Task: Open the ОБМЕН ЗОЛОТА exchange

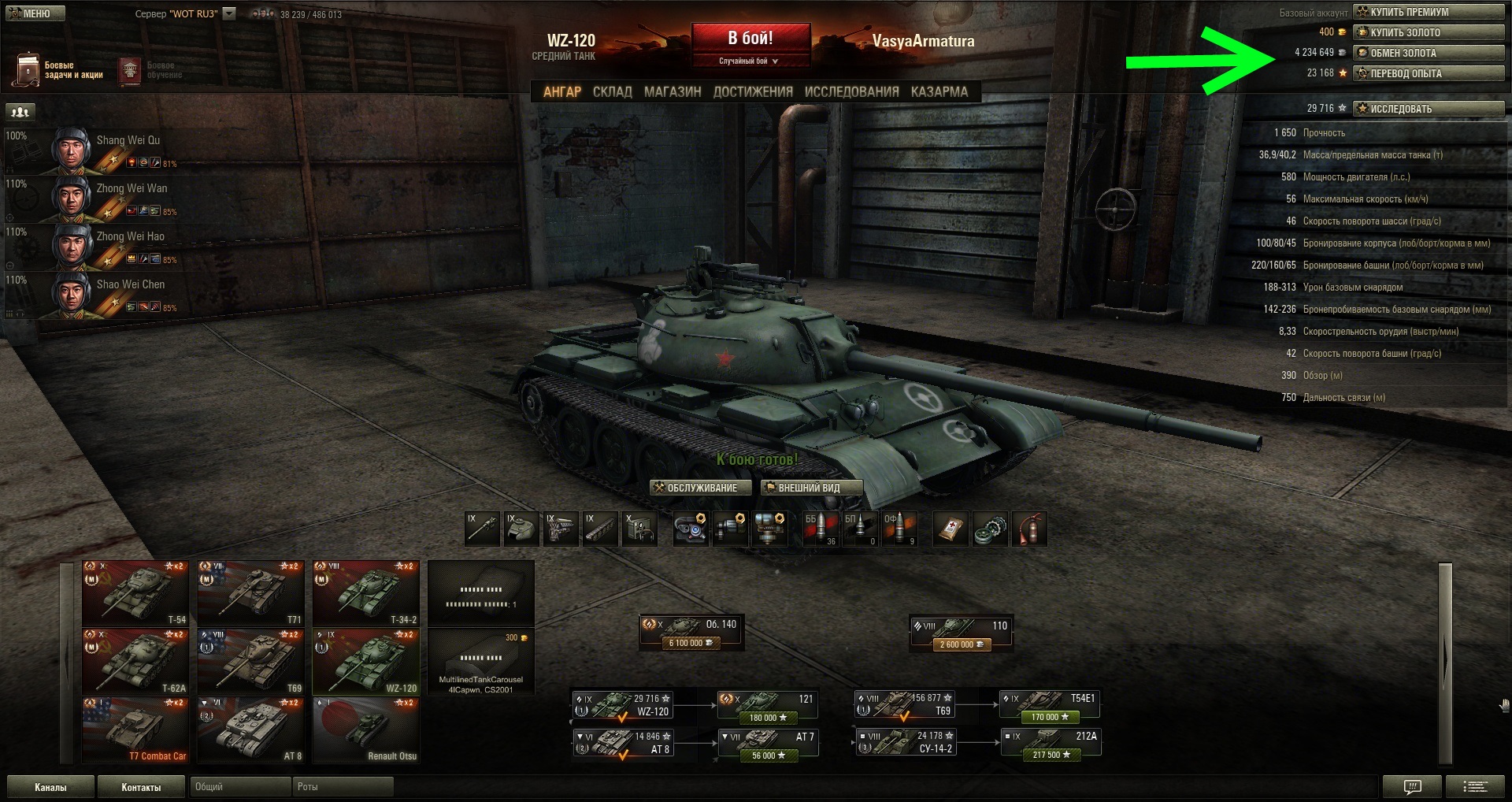Action: tap(1428, 53)
